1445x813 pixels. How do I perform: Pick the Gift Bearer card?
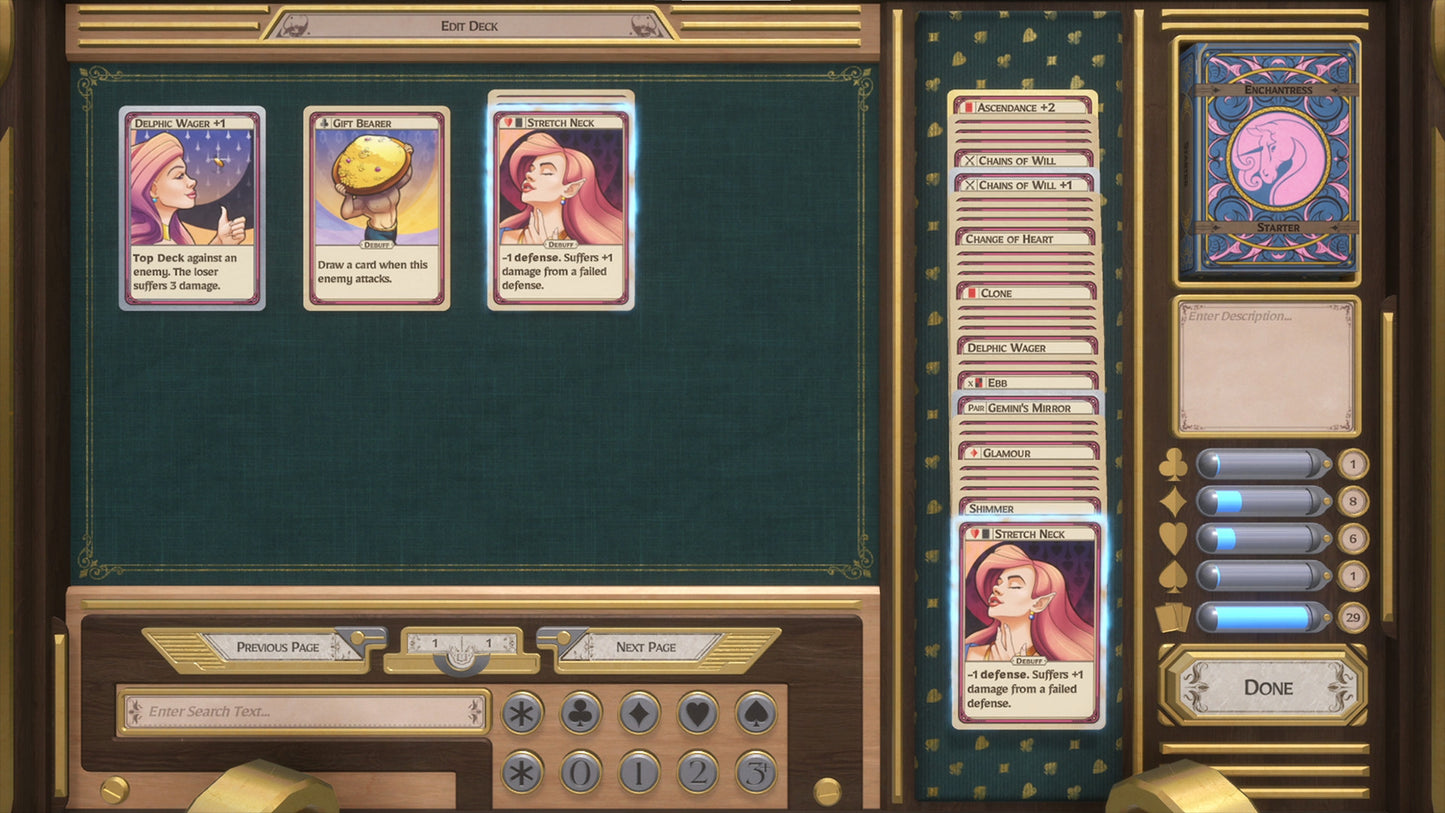pos(377,208)
